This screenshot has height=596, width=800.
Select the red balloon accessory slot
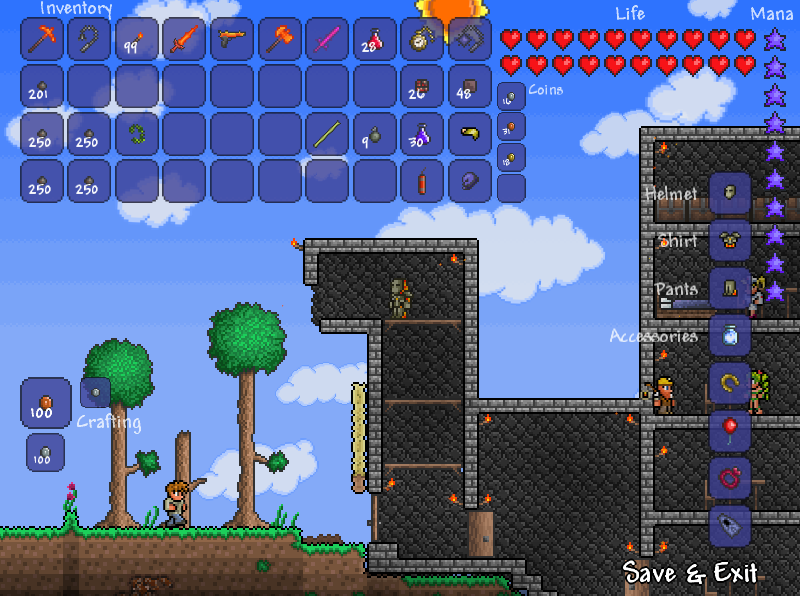(730, 430)
